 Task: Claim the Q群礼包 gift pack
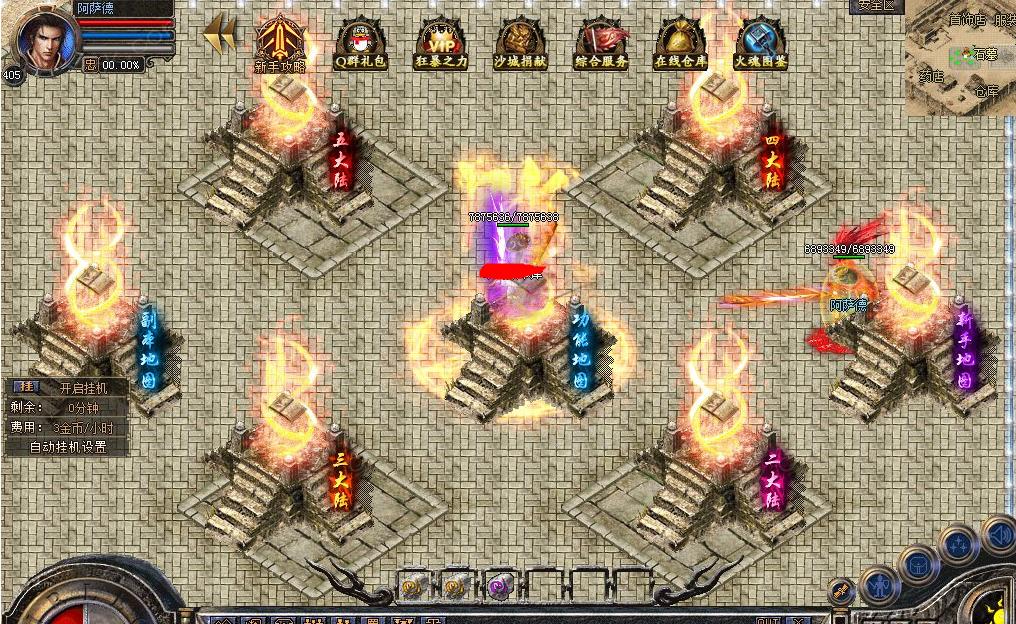pyautogui.click(x=360, y=42)
